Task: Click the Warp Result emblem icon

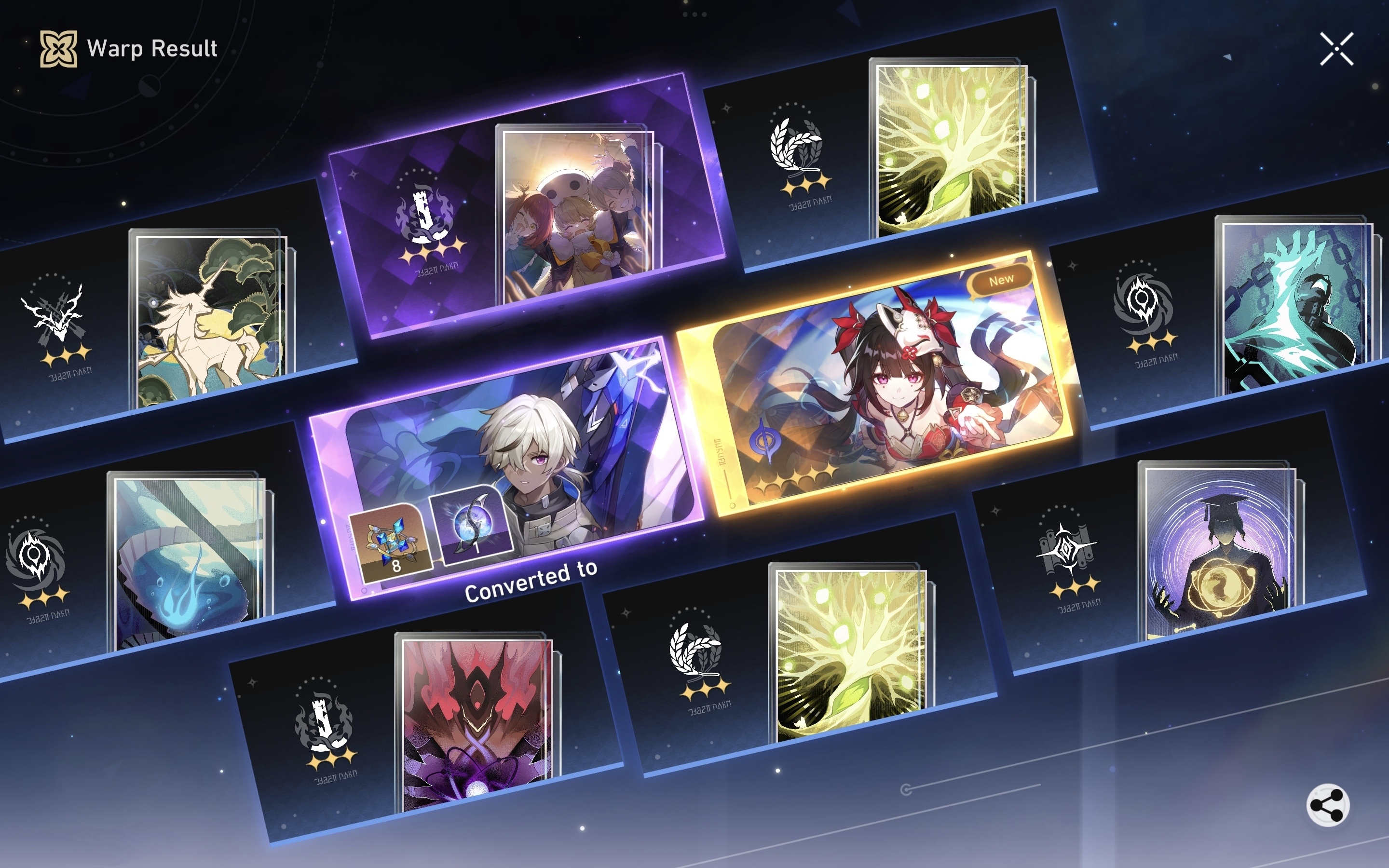Action: click(57, 48)
